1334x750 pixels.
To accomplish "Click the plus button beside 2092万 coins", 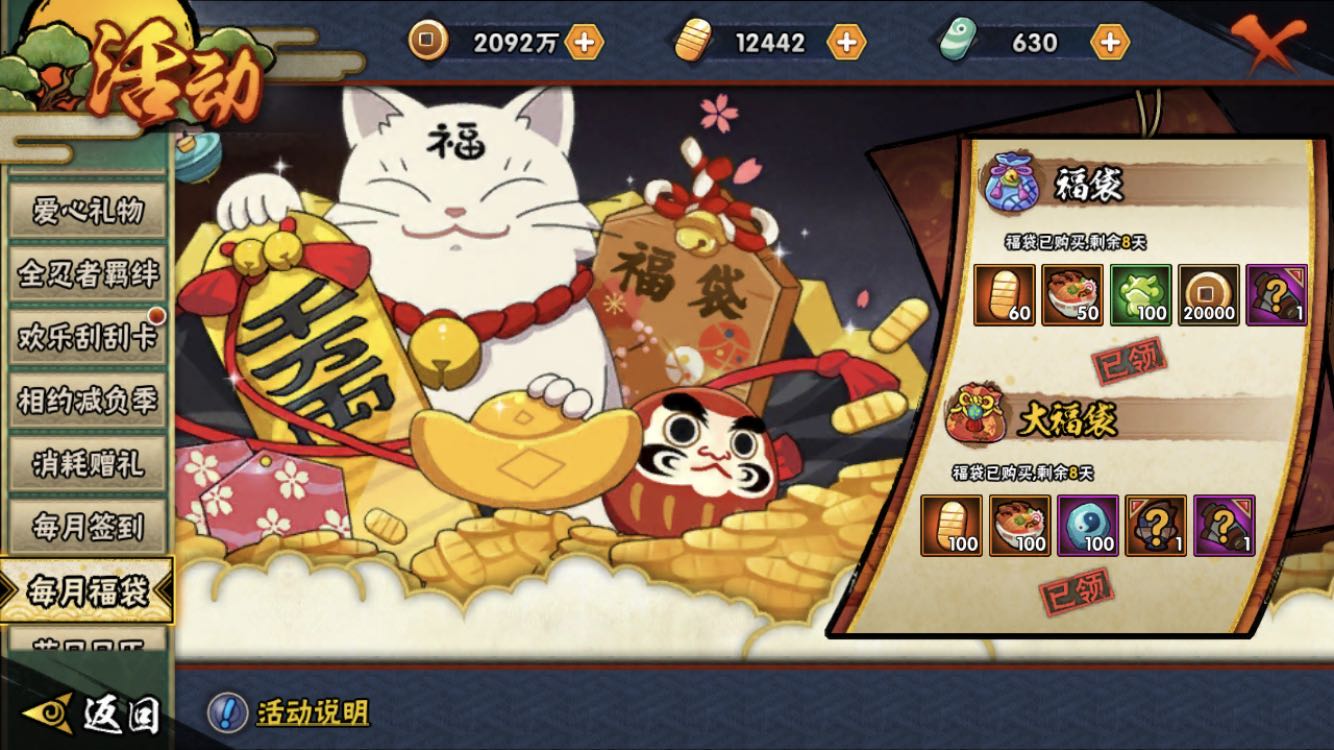I will pyautogui.click(x=585, y=42).
